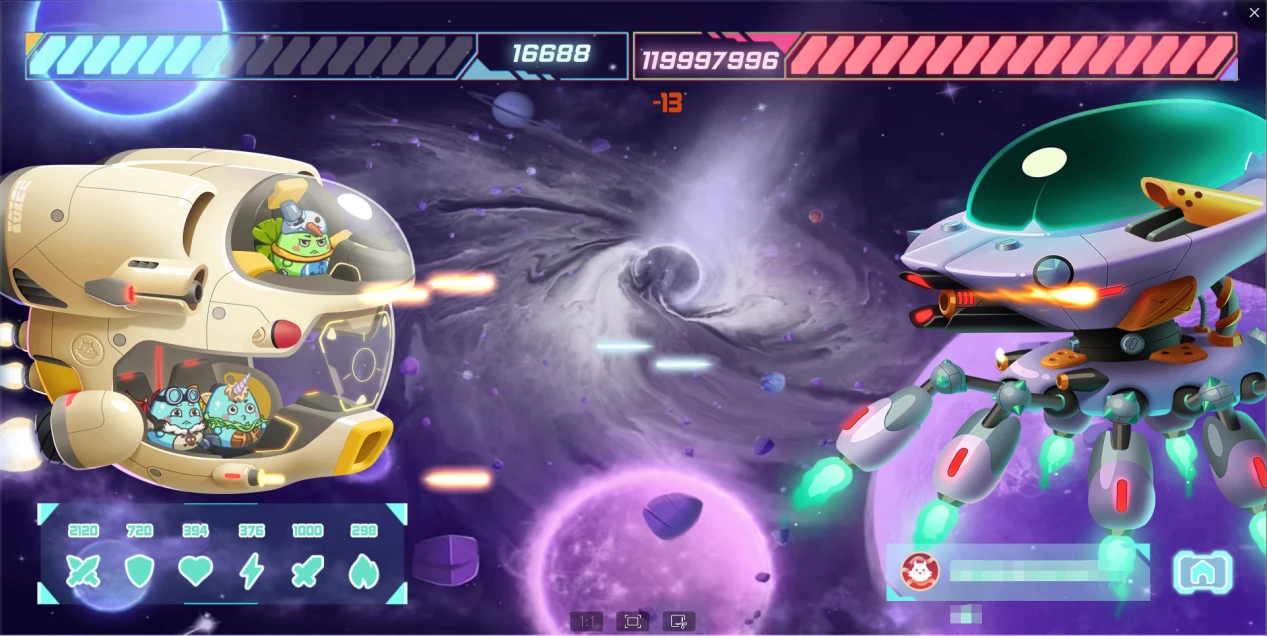Image resolution: width=1267 pixels, height=636 pixels.
Task: Click the home button
Action: pos(1202,572)
